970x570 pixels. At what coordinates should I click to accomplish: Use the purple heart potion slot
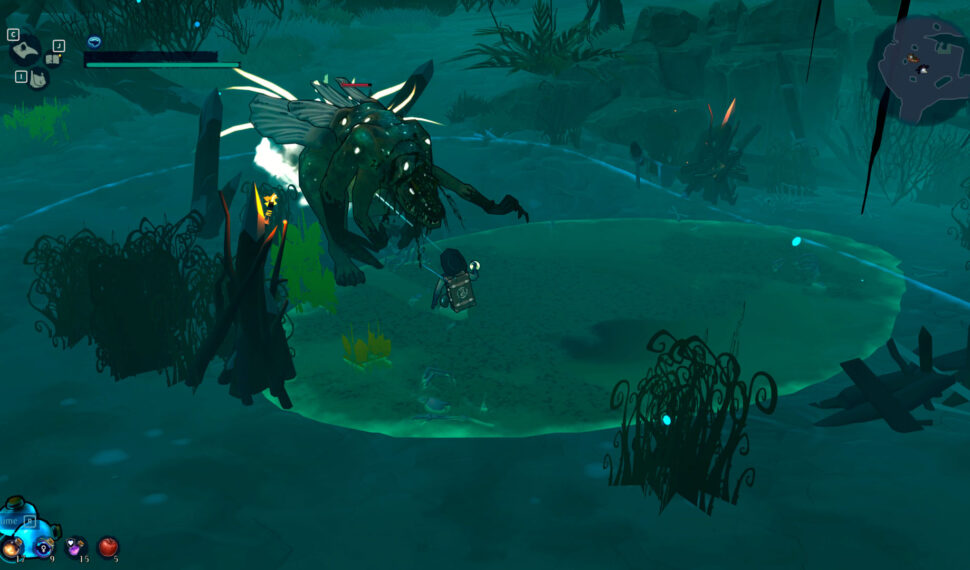(x=75, y=547)
